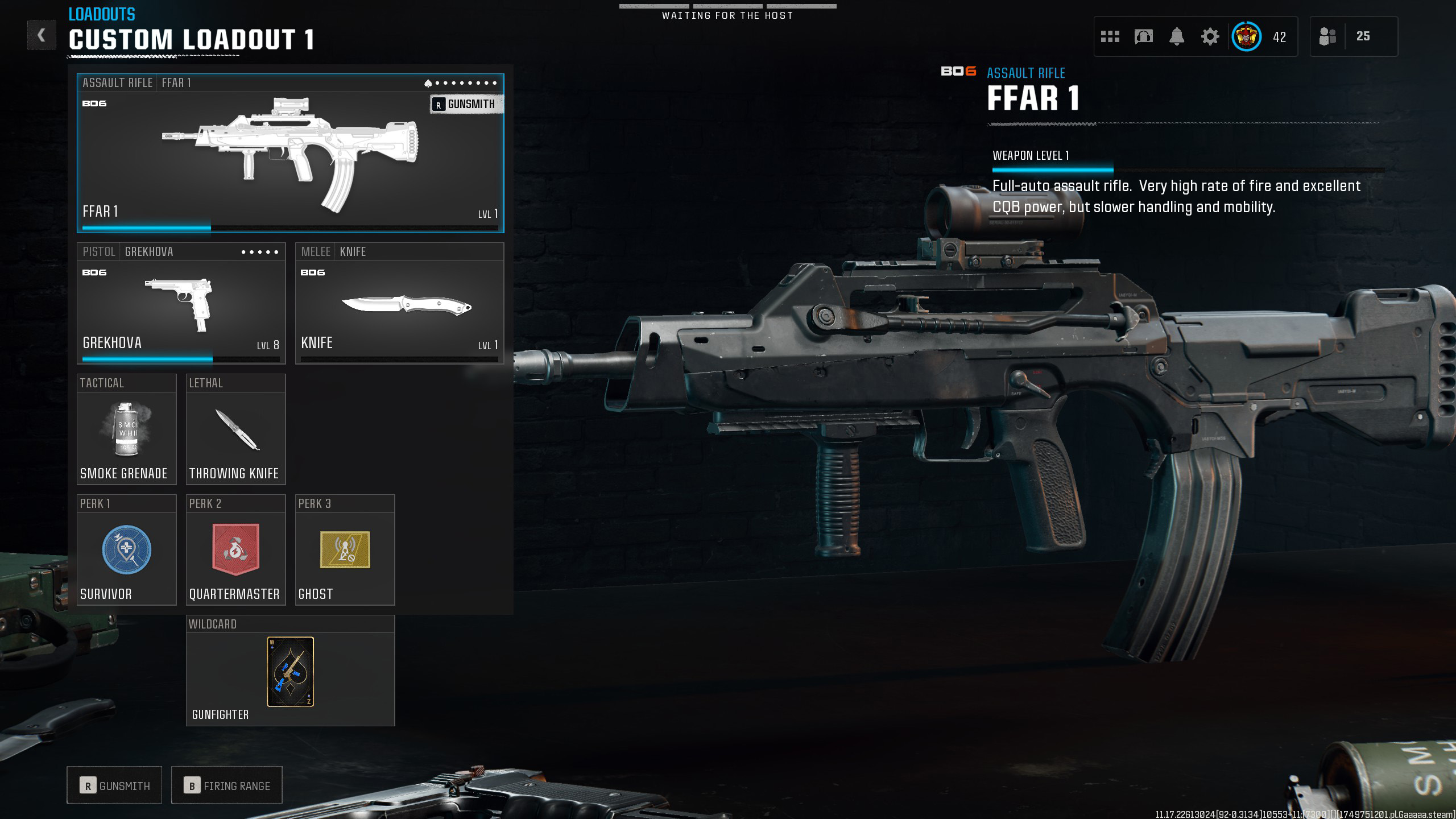Enter the Firing Range
The image size is (1456, 819).
(x=226, y=785)
